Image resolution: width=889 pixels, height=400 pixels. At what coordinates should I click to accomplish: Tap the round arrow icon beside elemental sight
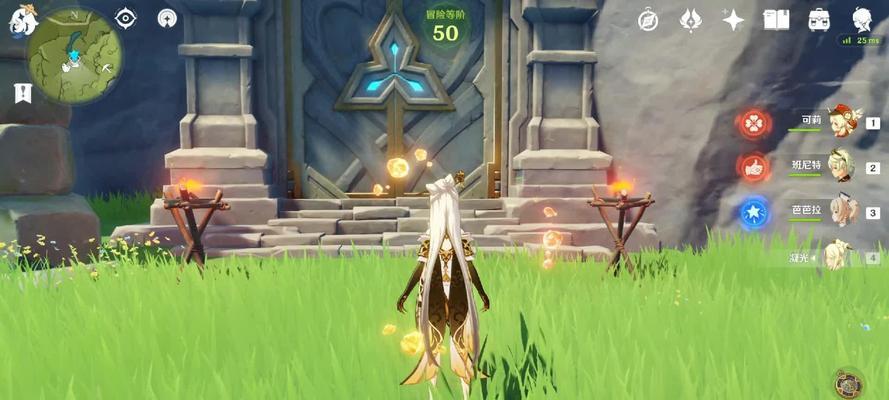point(168,18)
